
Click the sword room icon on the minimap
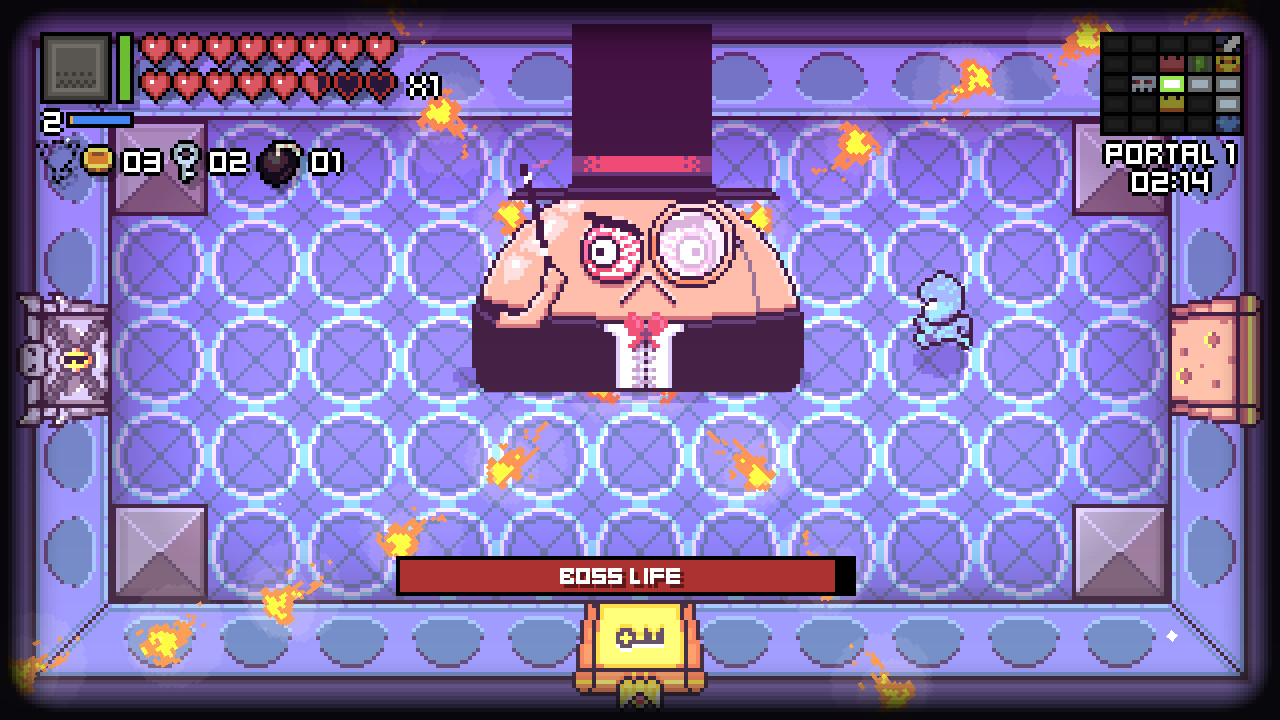(1227, 45)
